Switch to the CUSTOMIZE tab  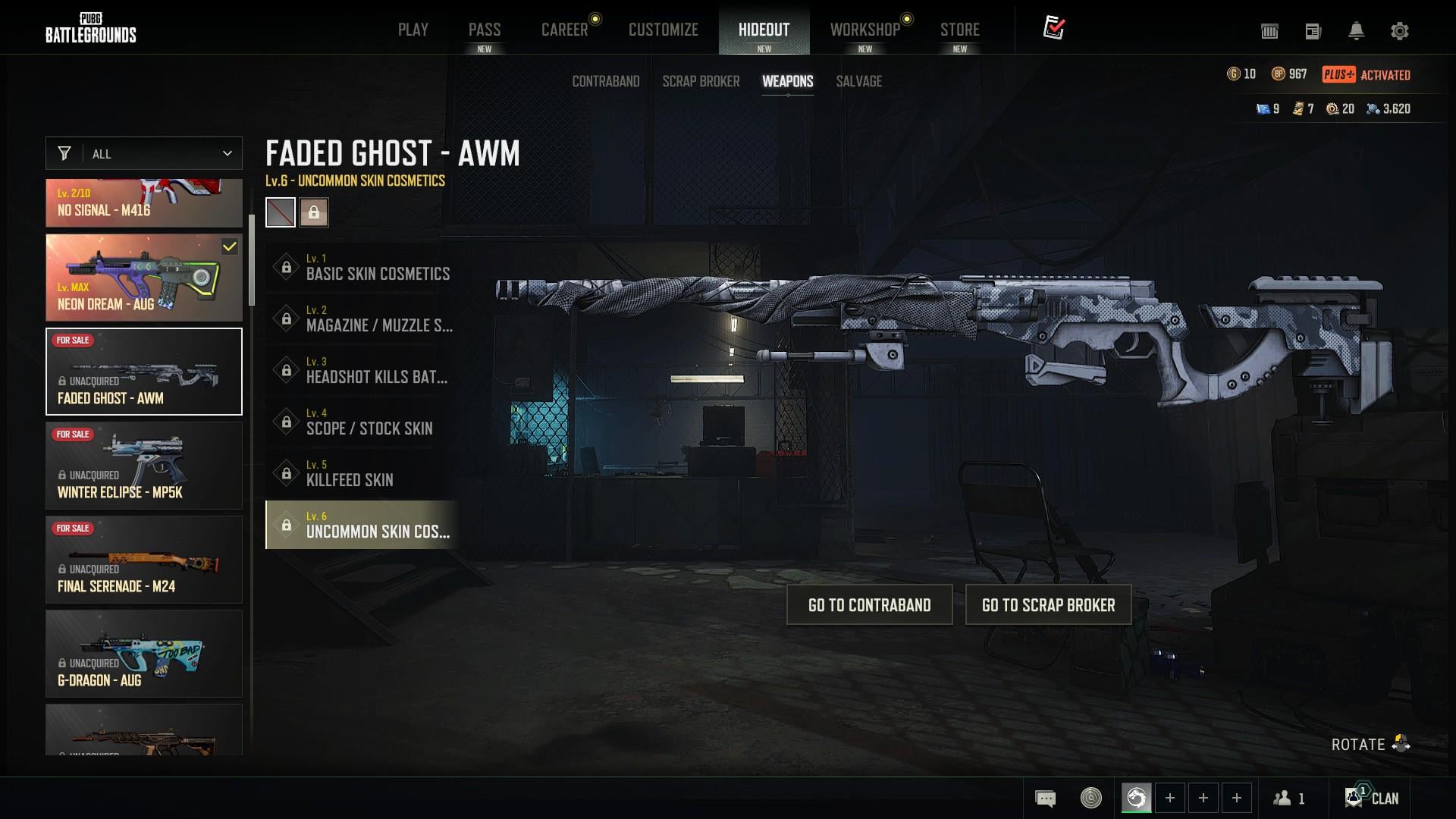click(x=663, y=30)
